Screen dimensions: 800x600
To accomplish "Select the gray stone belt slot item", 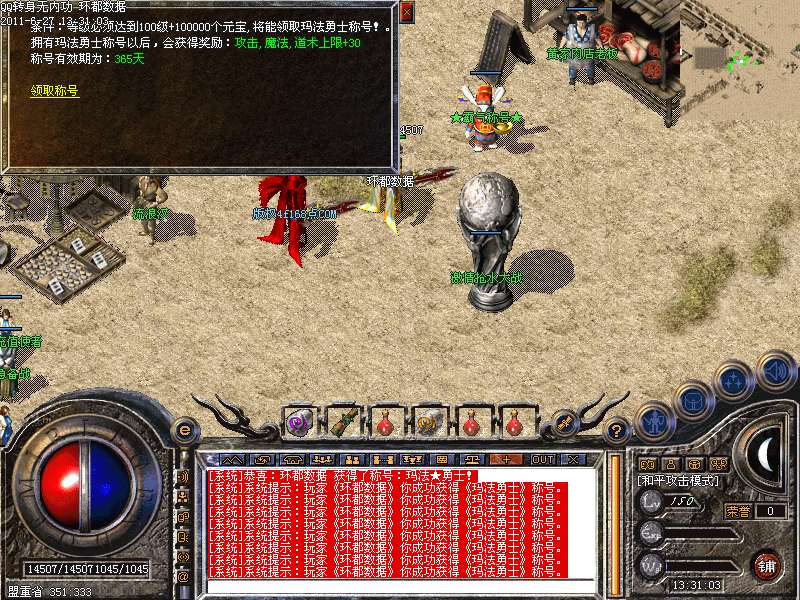I will pos(429,423).
